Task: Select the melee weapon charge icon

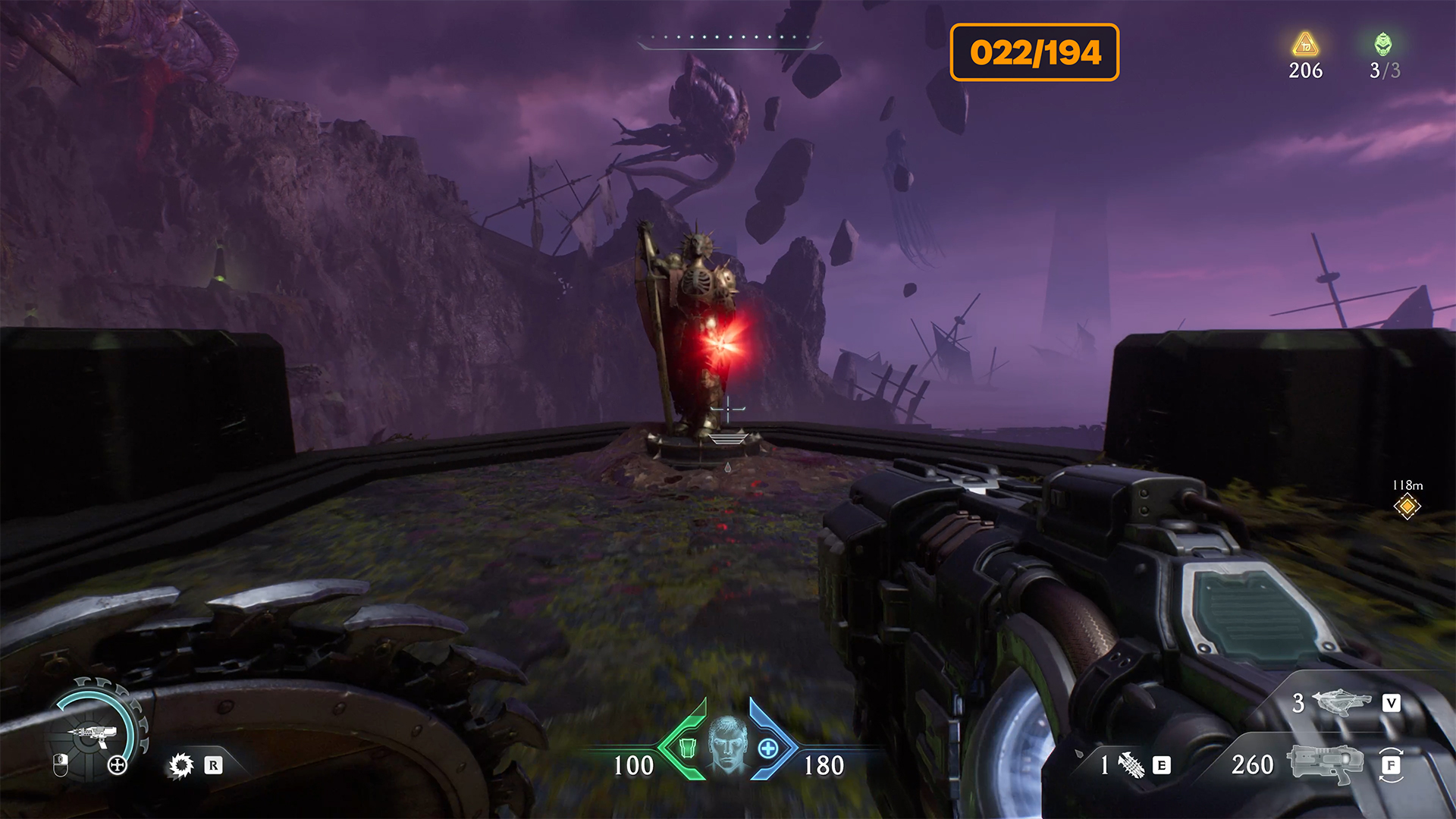Action: [x=1131, y=765]
